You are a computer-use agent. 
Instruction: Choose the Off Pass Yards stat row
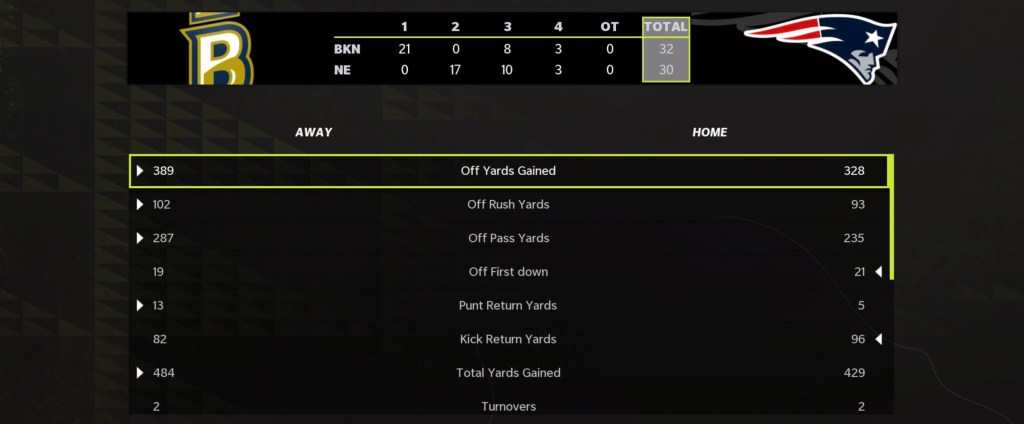tap(508, 238)
